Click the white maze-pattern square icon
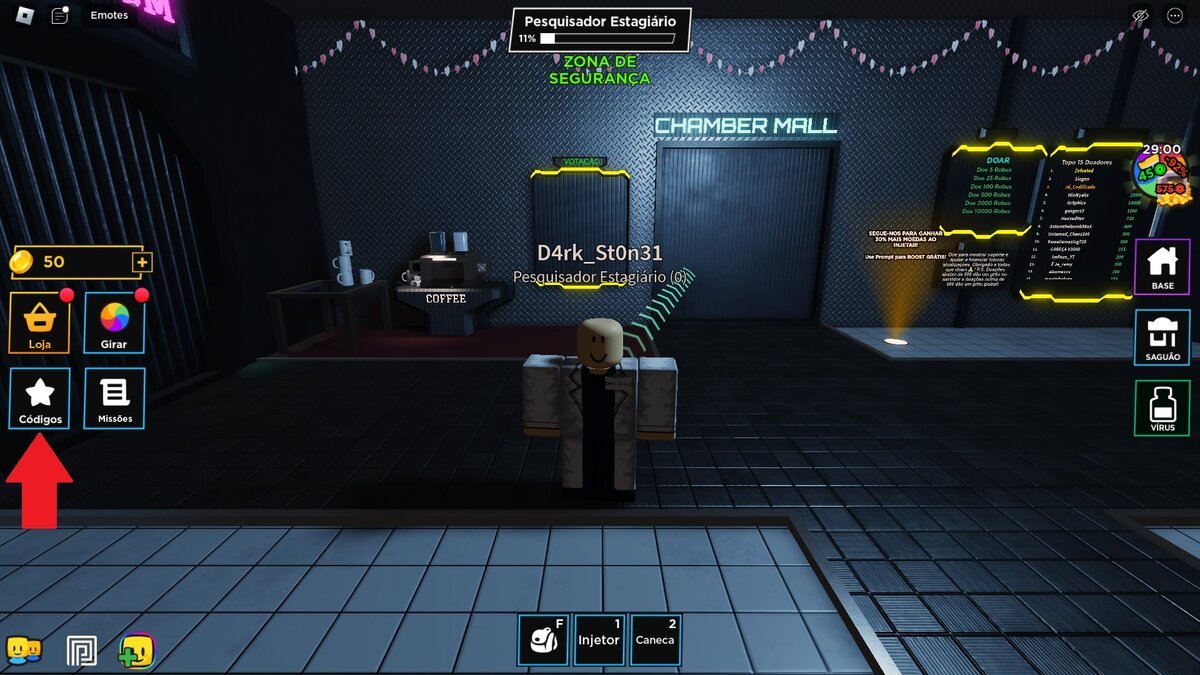 click(x=81, y=651)
